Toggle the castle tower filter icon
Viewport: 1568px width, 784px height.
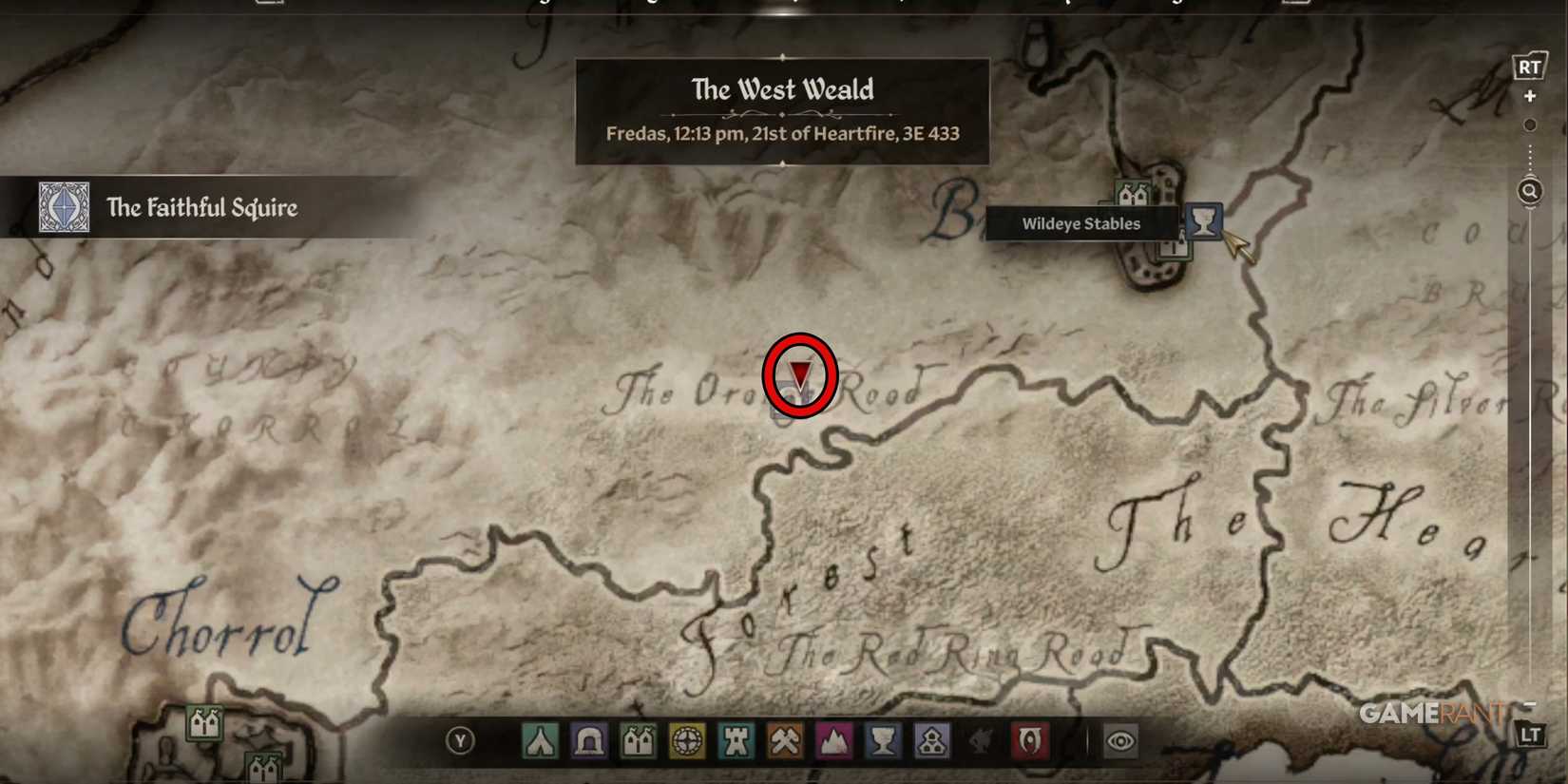(736, 740)
